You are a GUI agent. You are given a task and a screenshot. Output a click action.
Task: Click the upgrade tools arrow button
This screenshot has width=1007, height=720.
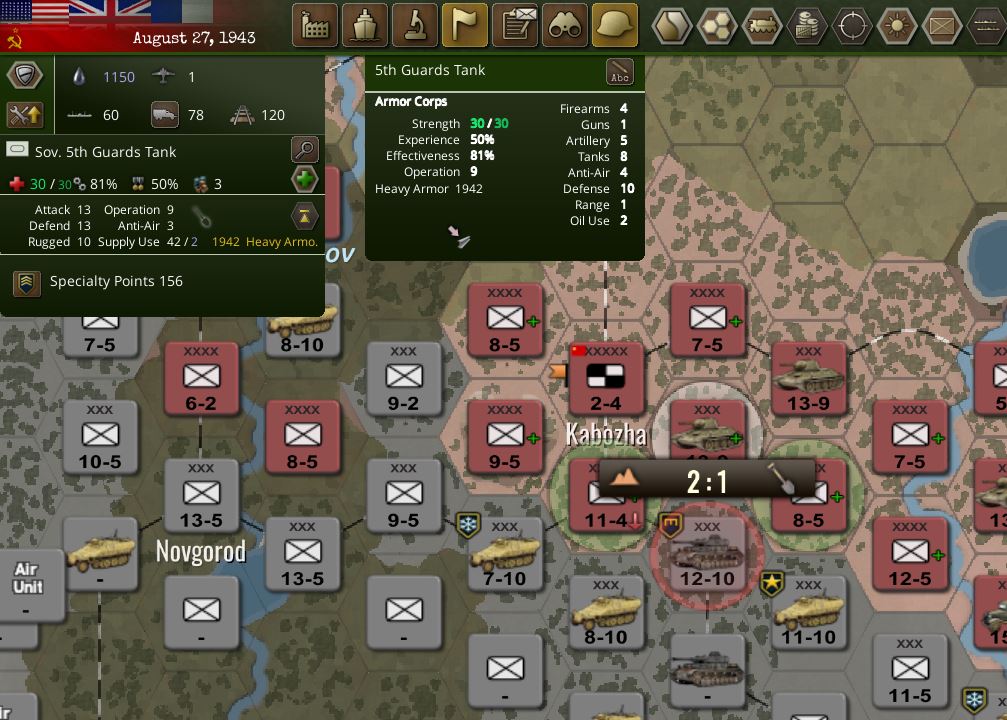pyautogui.click(x=25, y=114)
